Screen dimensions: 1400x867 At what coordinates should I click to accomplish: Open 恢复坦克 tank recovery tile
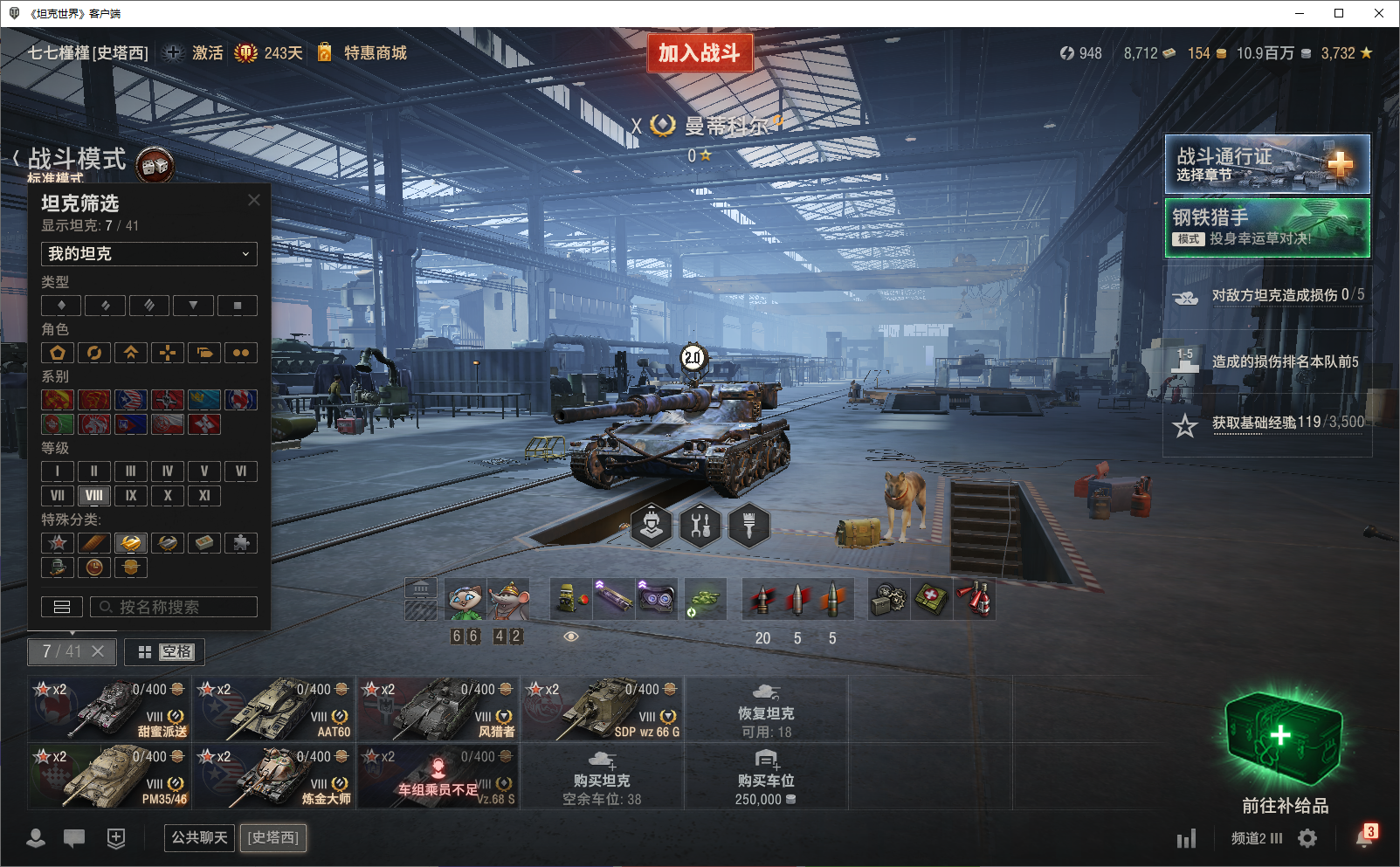pos(766,709)
